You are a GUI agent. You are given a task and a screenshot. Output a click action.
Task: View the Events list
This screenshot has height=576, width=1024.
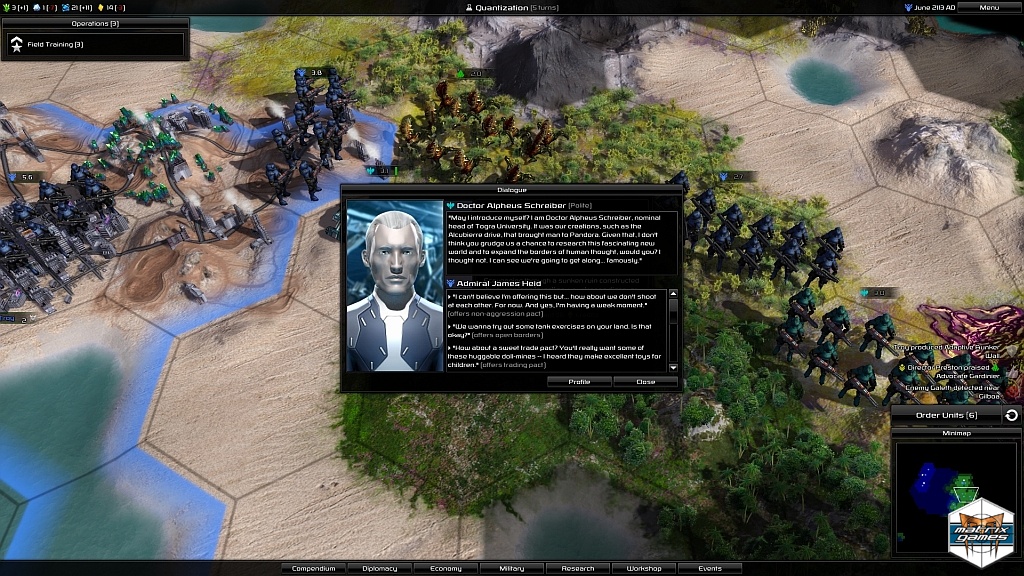[709, 568]
